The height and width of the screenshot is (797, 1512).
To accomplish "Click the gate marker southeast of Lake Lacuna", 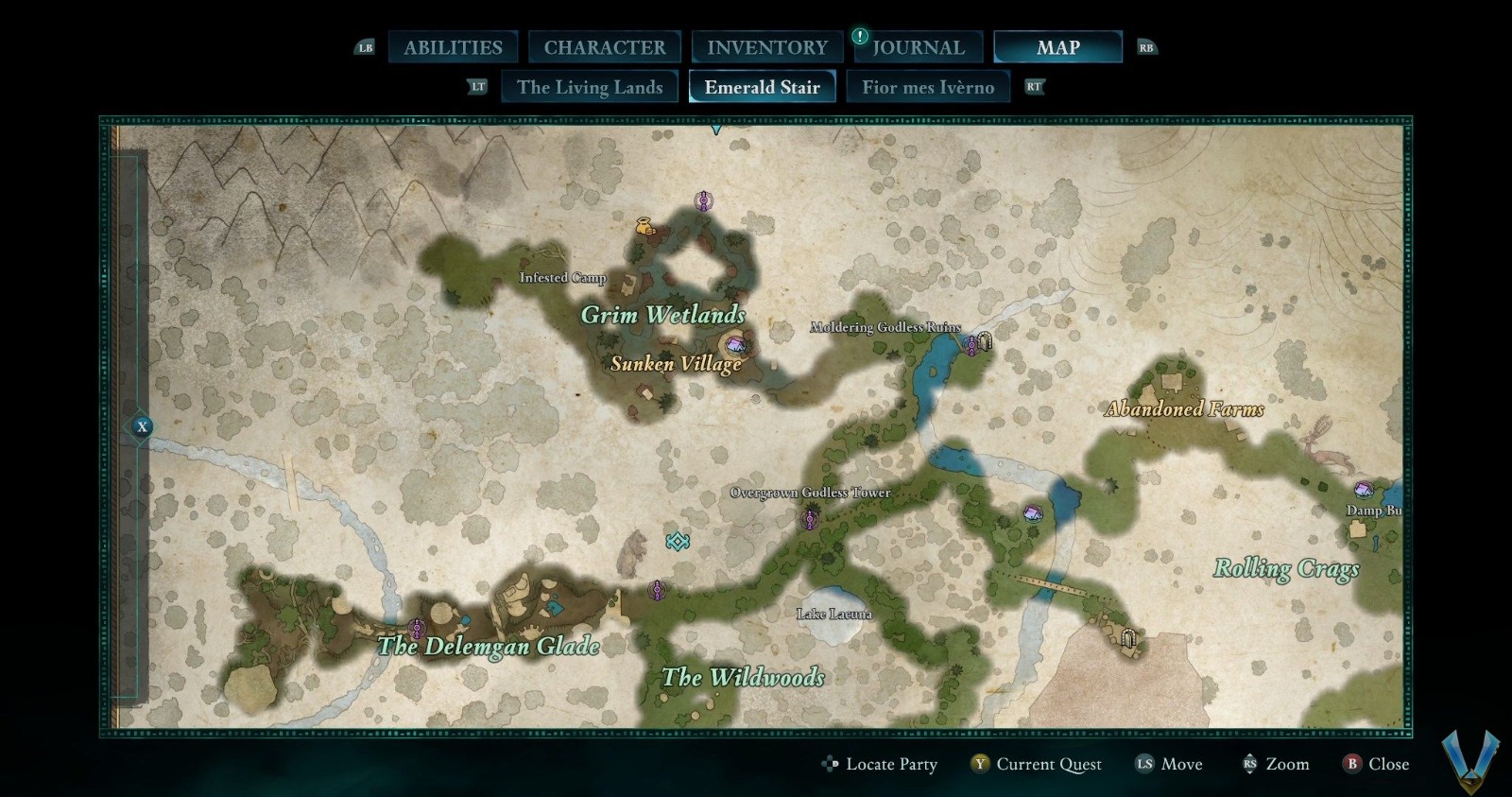I will [1130, 635].
